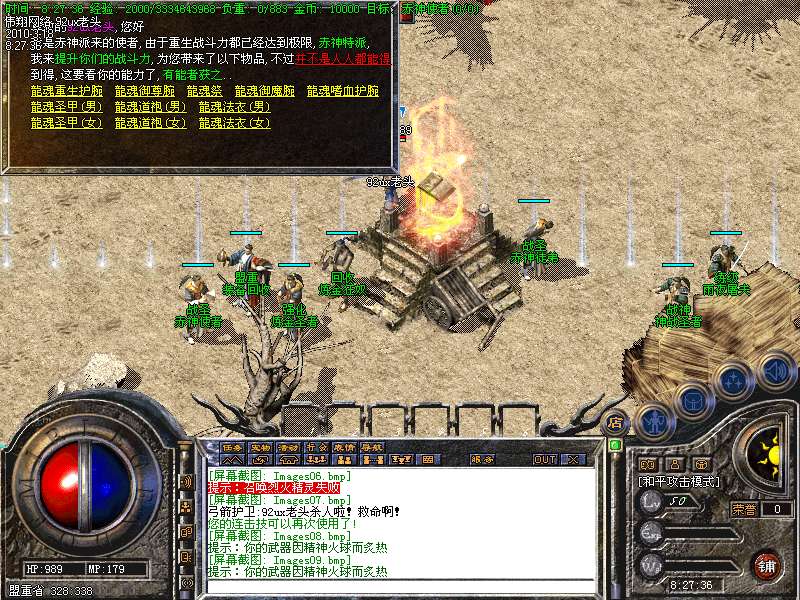Toggle the sound speaker button
800x600 pixels.
tap(775, 370)
